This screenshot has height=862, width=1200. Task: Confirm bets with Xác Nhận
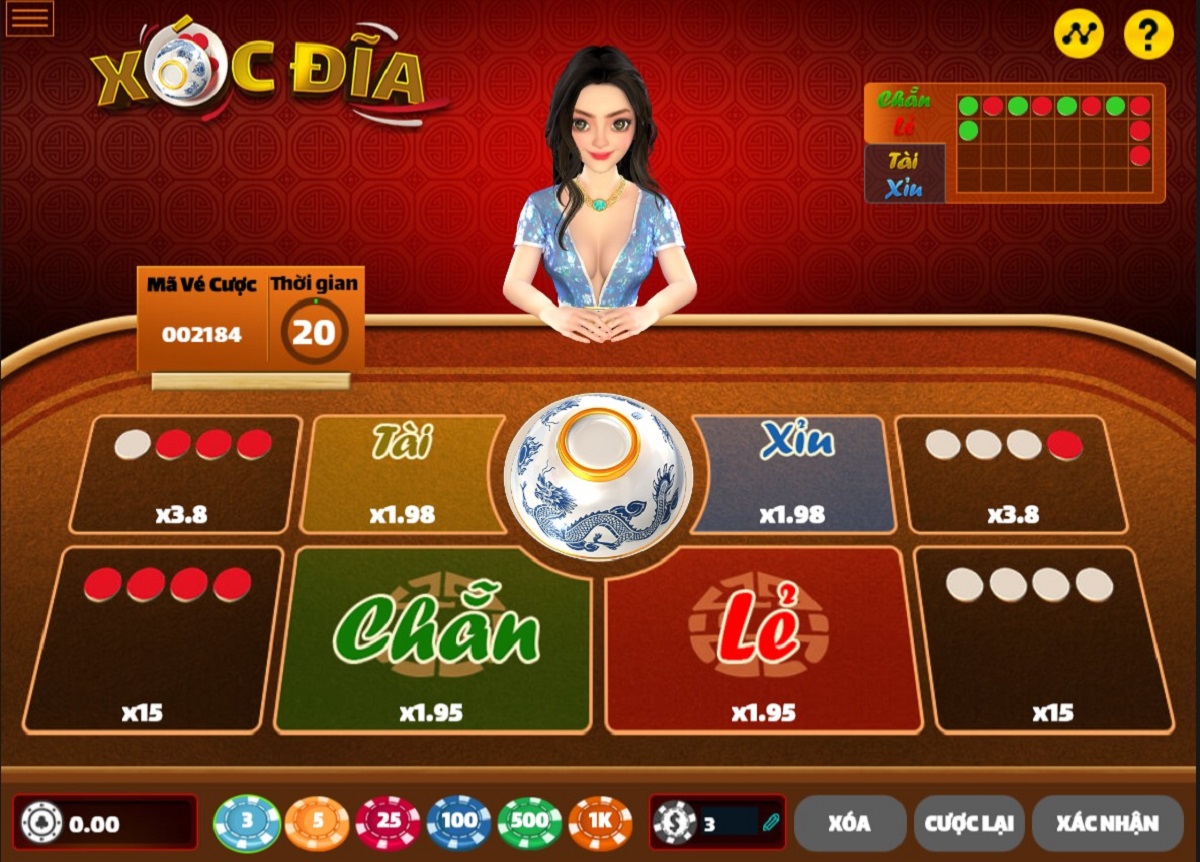(1107, 823)
